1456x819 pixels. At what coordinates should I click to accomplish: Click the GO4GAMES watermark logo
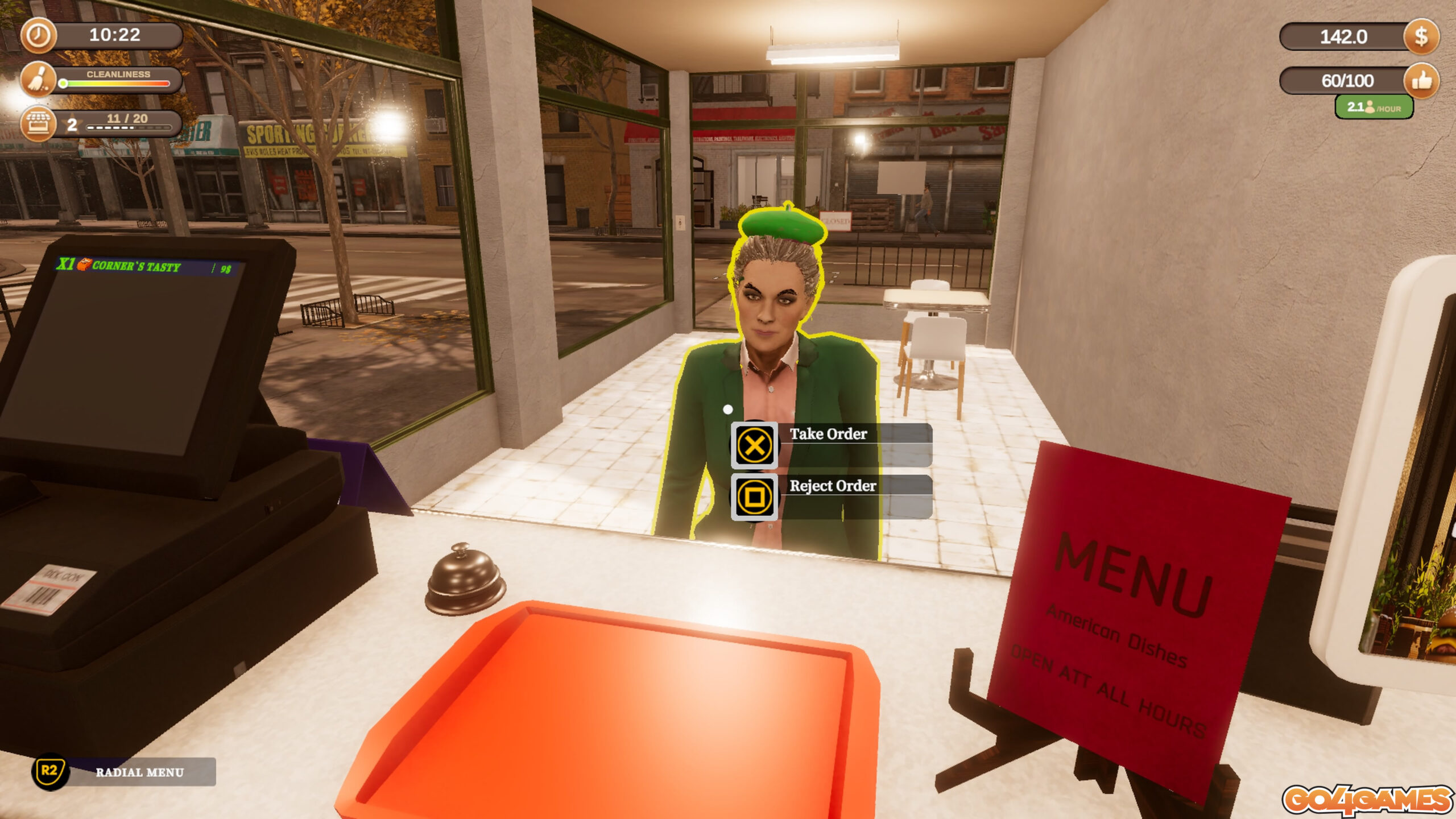point(1367,800)
